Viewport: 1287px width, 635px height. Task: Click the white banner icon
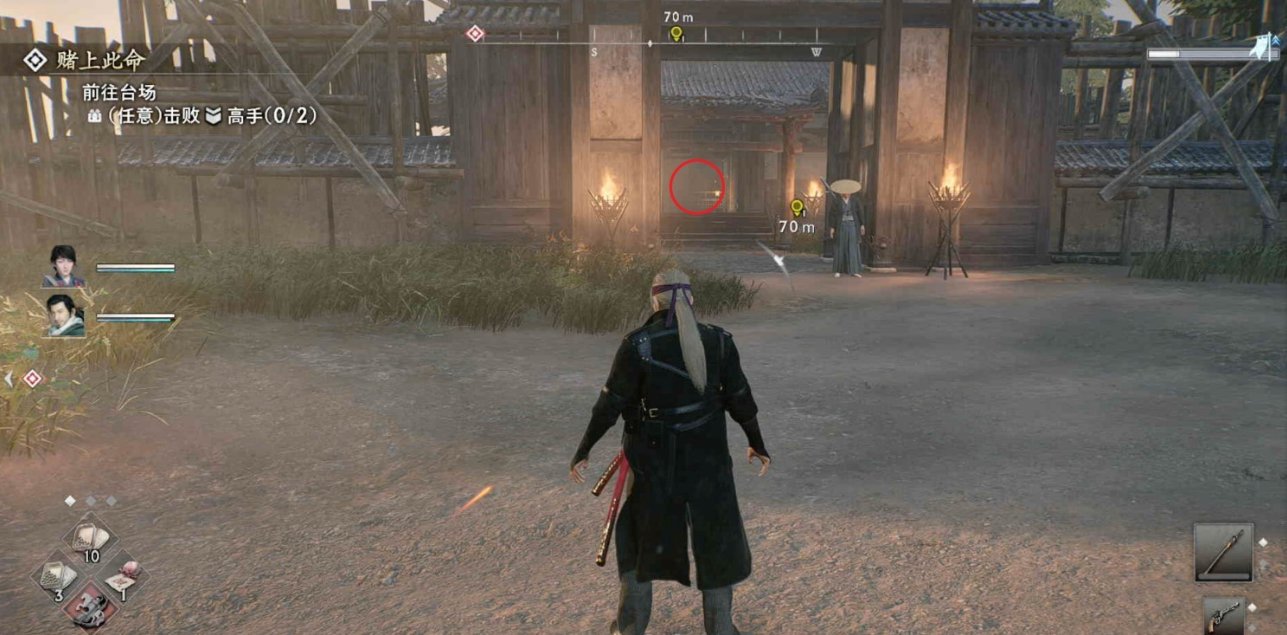[1261, 44]
